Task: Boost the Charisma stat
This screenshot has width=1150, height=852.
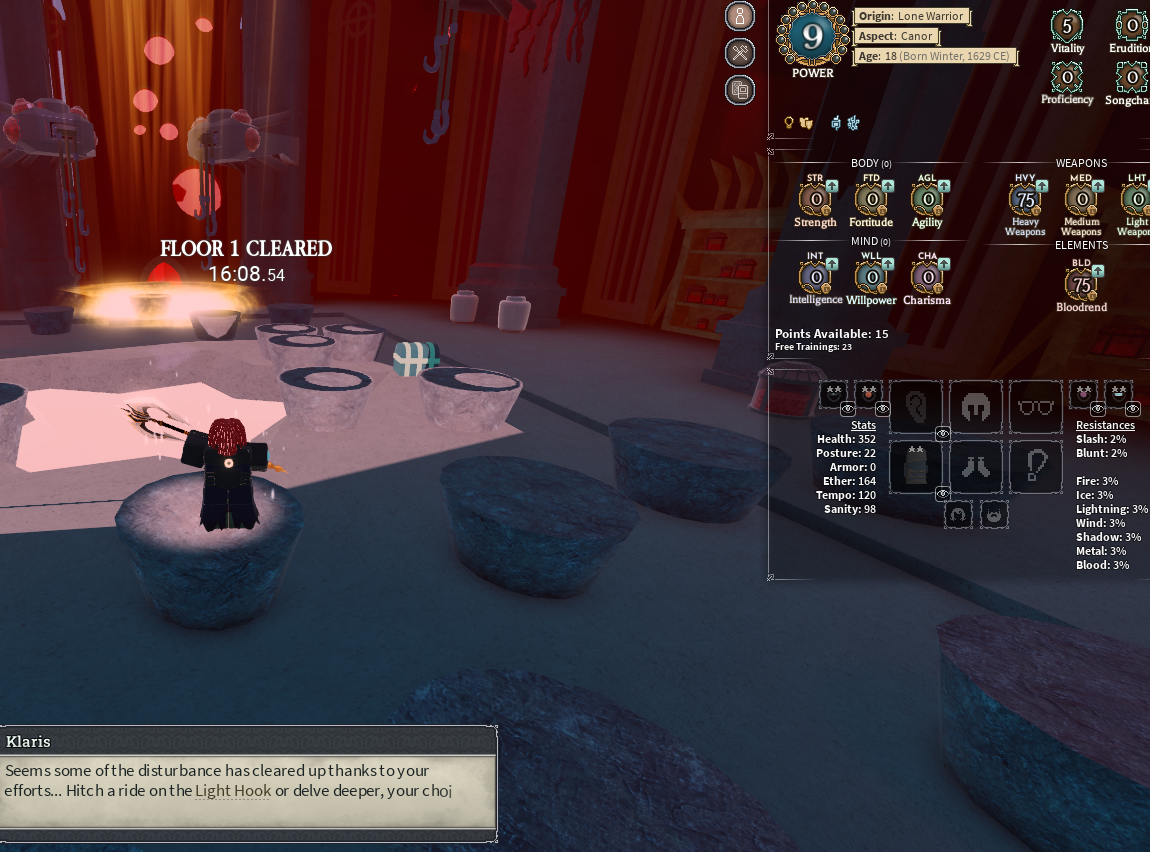Action: (x=944, y=263)
